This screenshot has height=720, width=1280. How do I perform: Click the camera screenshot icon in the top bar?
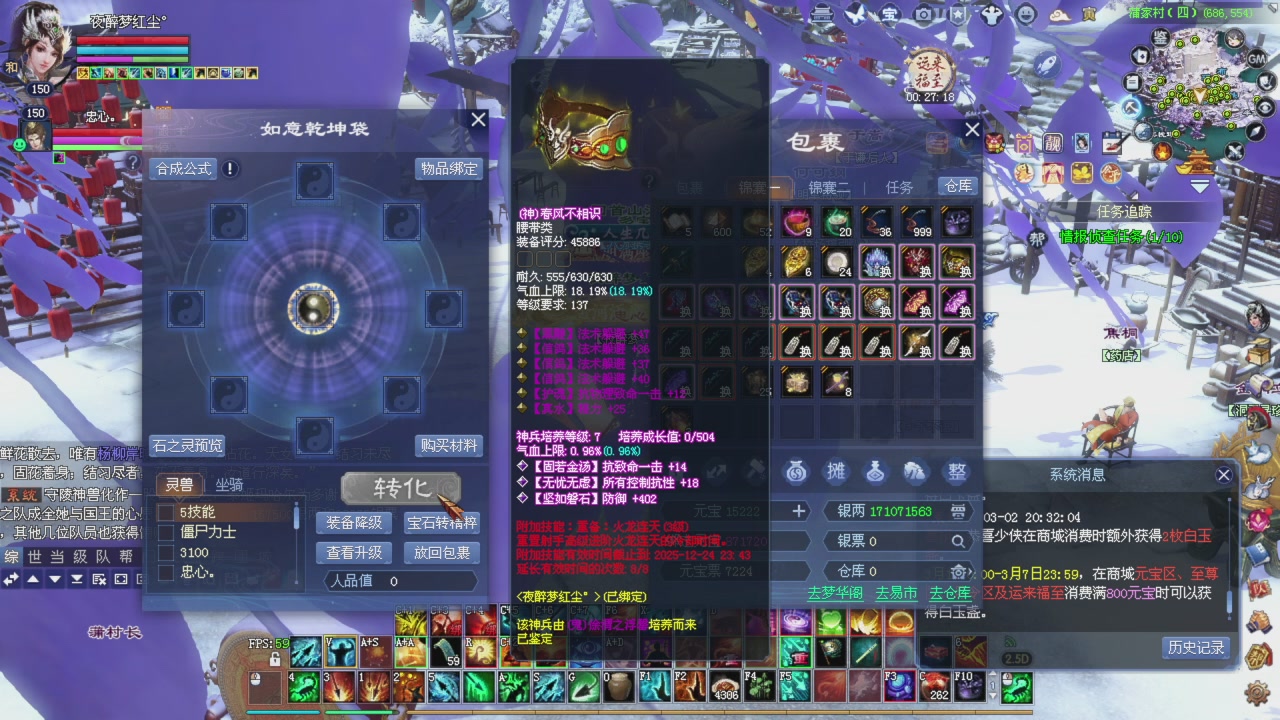click(924, 14)
